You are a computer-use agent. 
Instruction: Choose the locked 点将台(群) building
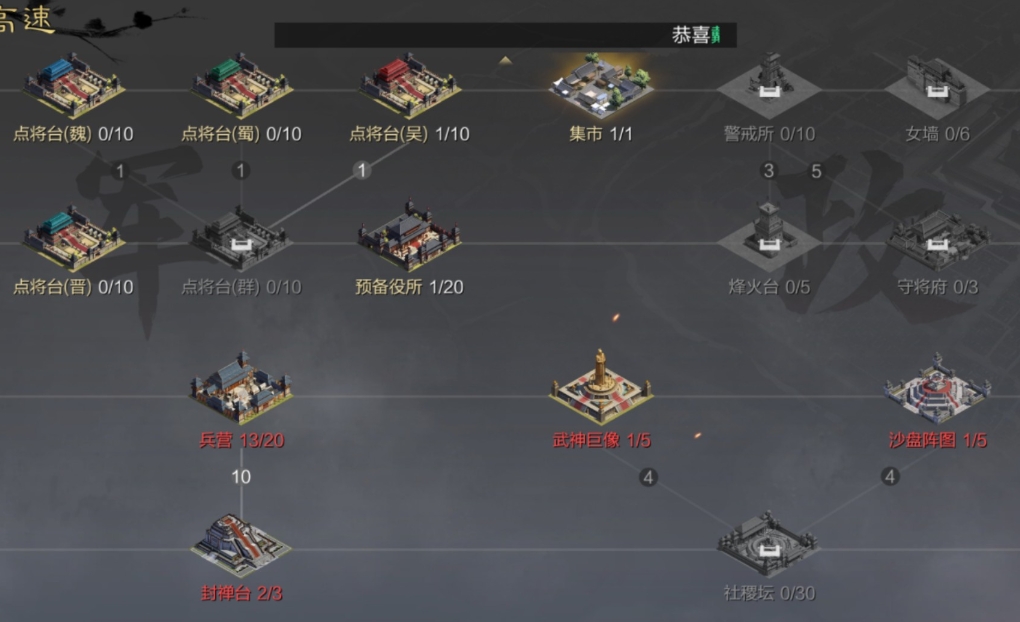(242, 240)
